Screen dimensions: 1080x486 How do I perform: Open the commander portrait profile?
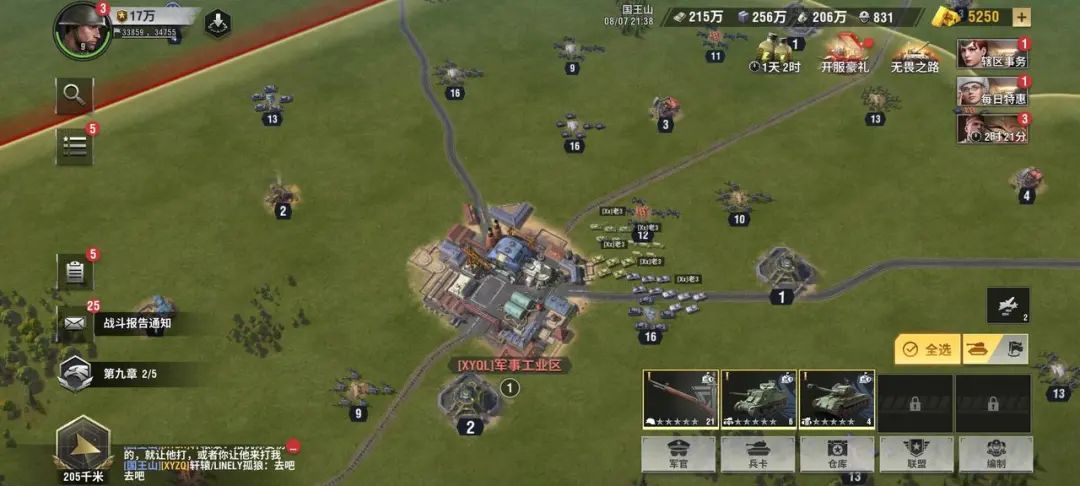[x=82, y=27]
